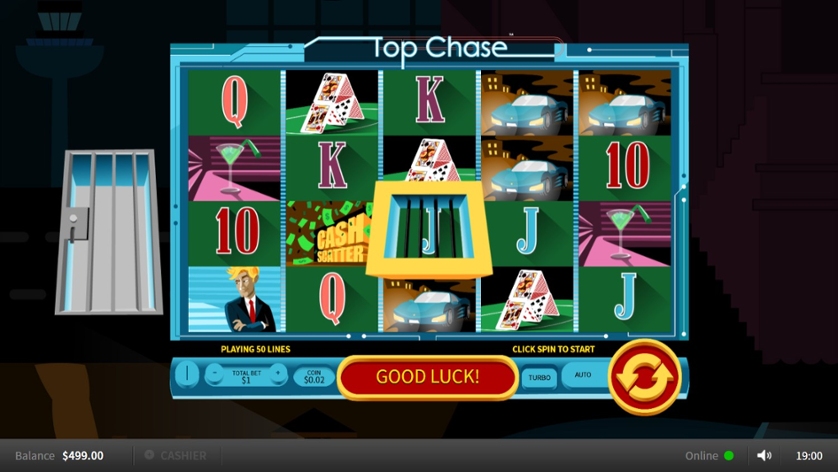Mute sound using the speaker icon
The height and width of the screenshot is (472, 838).
click(764, 456)
